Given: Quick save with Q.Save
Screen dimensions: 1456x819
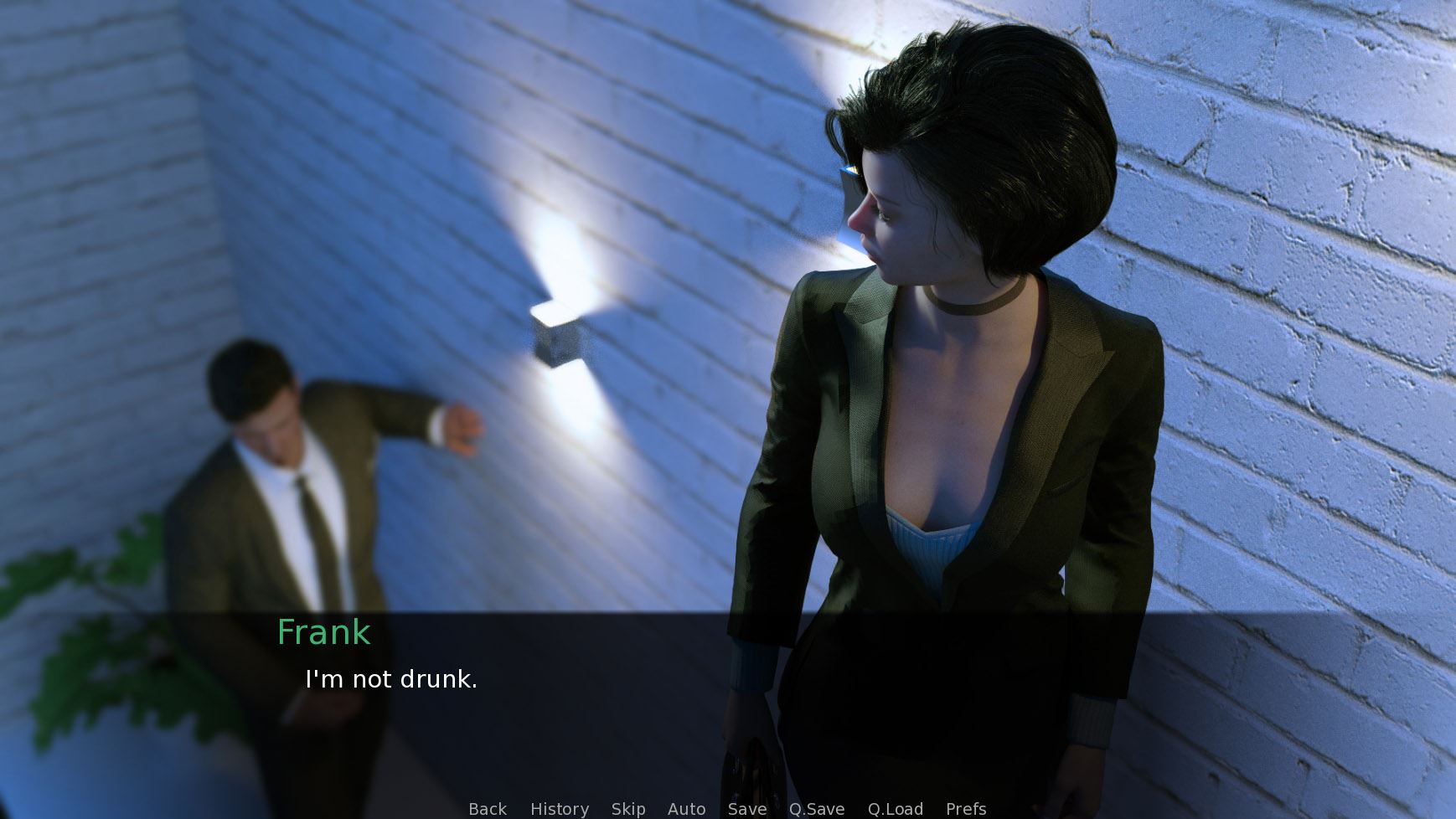Looking at the screenshot, I should coord(816,809).
